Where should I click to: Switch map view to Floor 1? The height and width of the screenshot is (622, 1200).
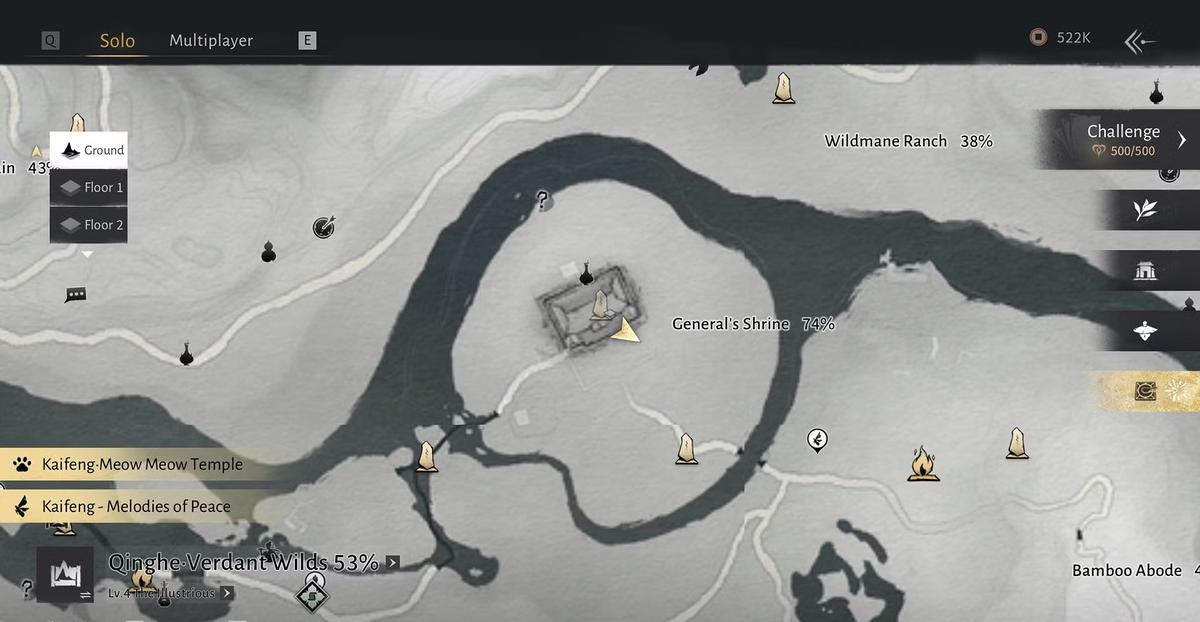[89, 187]
